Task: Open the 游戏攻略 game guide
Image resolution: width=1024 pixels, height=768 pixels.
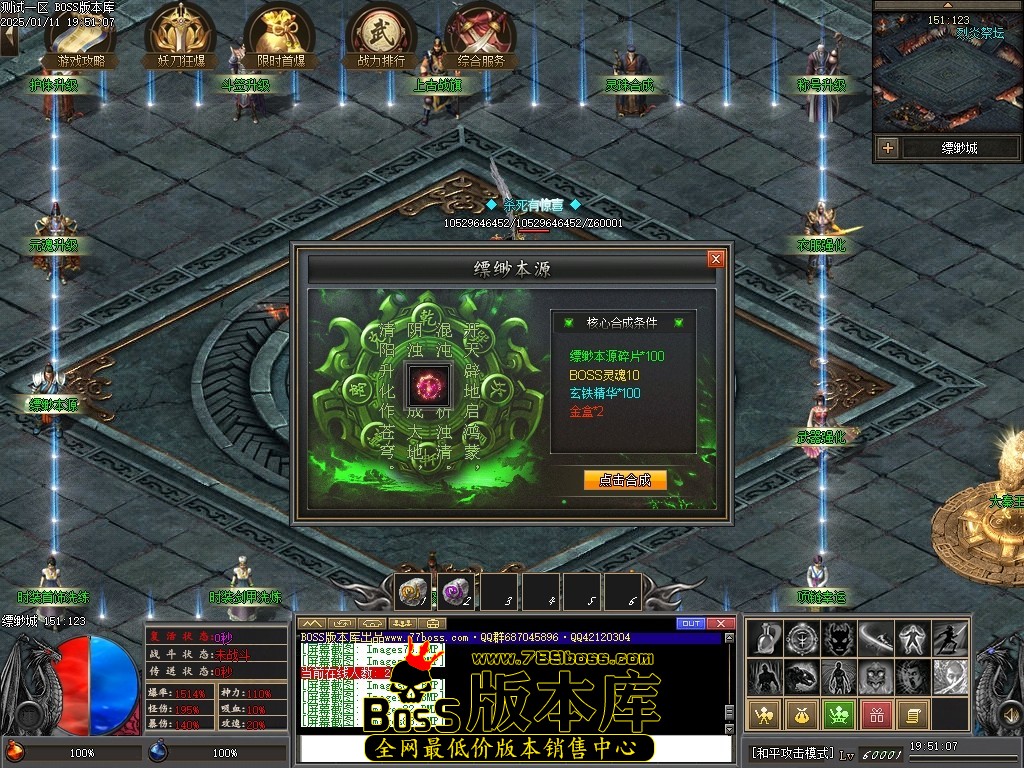Action: (81, 37)
